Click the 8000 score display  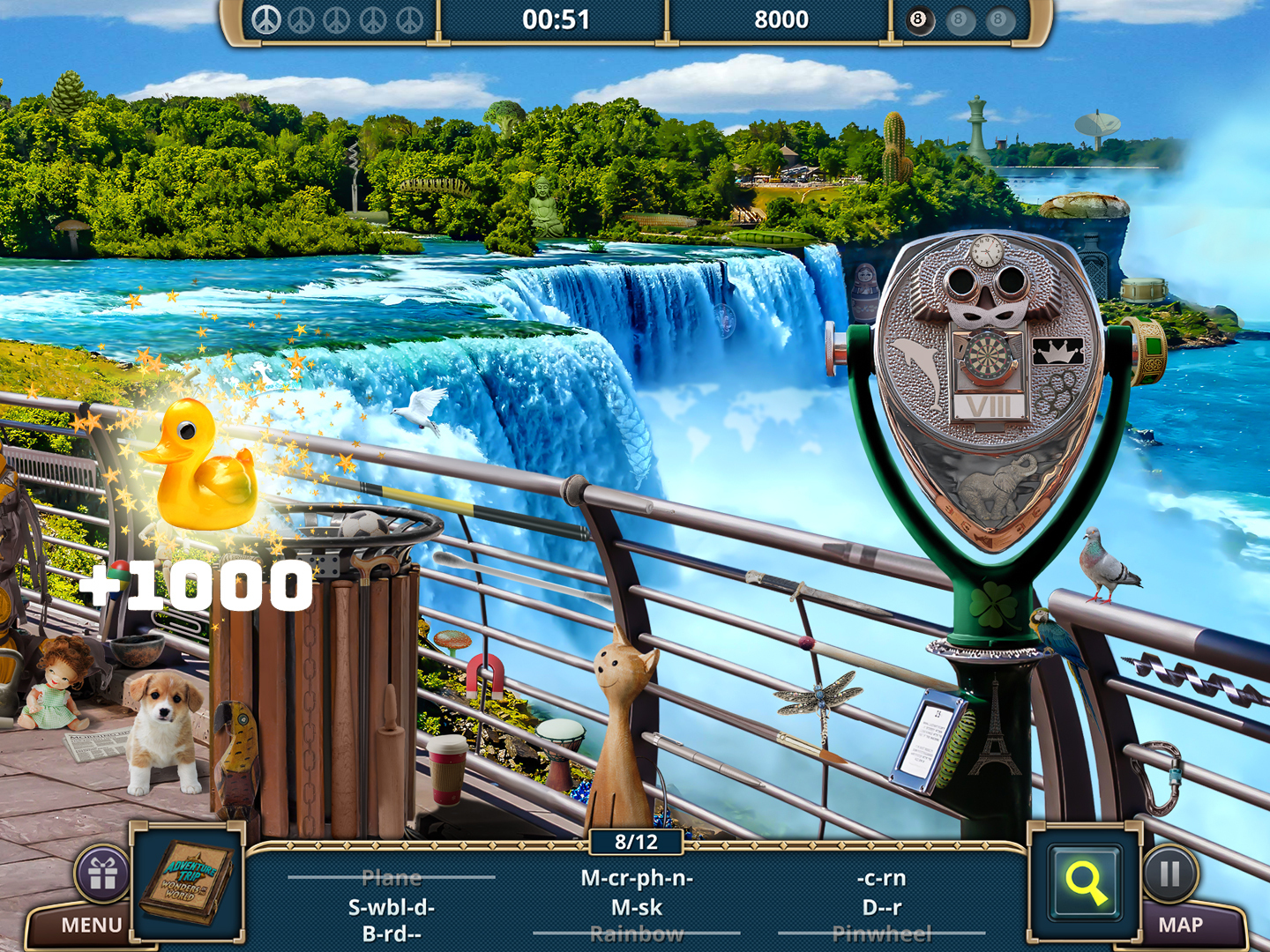[781, 19]
